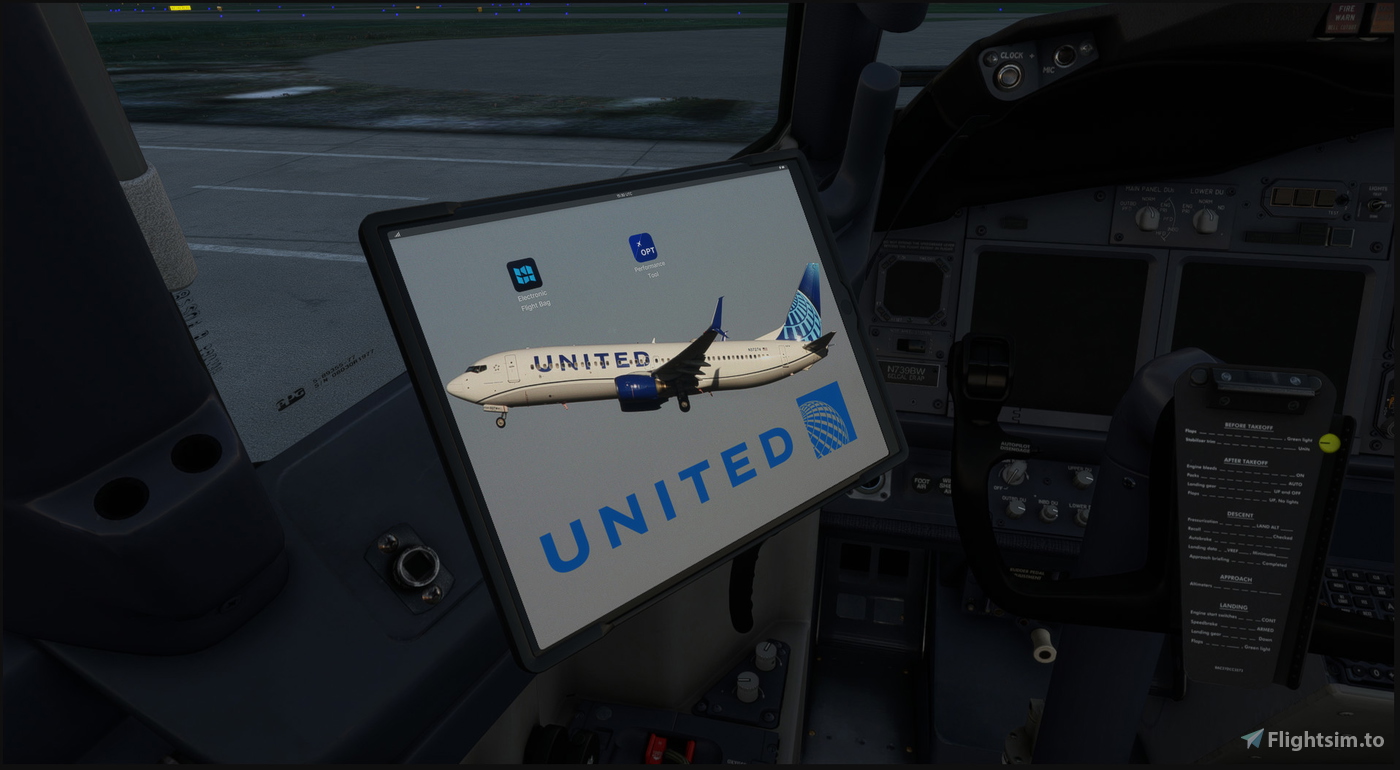The height and width of the screenshot is (770, 1400).
Task: Select the LANDING checklist section
Action: (1233, 607)
